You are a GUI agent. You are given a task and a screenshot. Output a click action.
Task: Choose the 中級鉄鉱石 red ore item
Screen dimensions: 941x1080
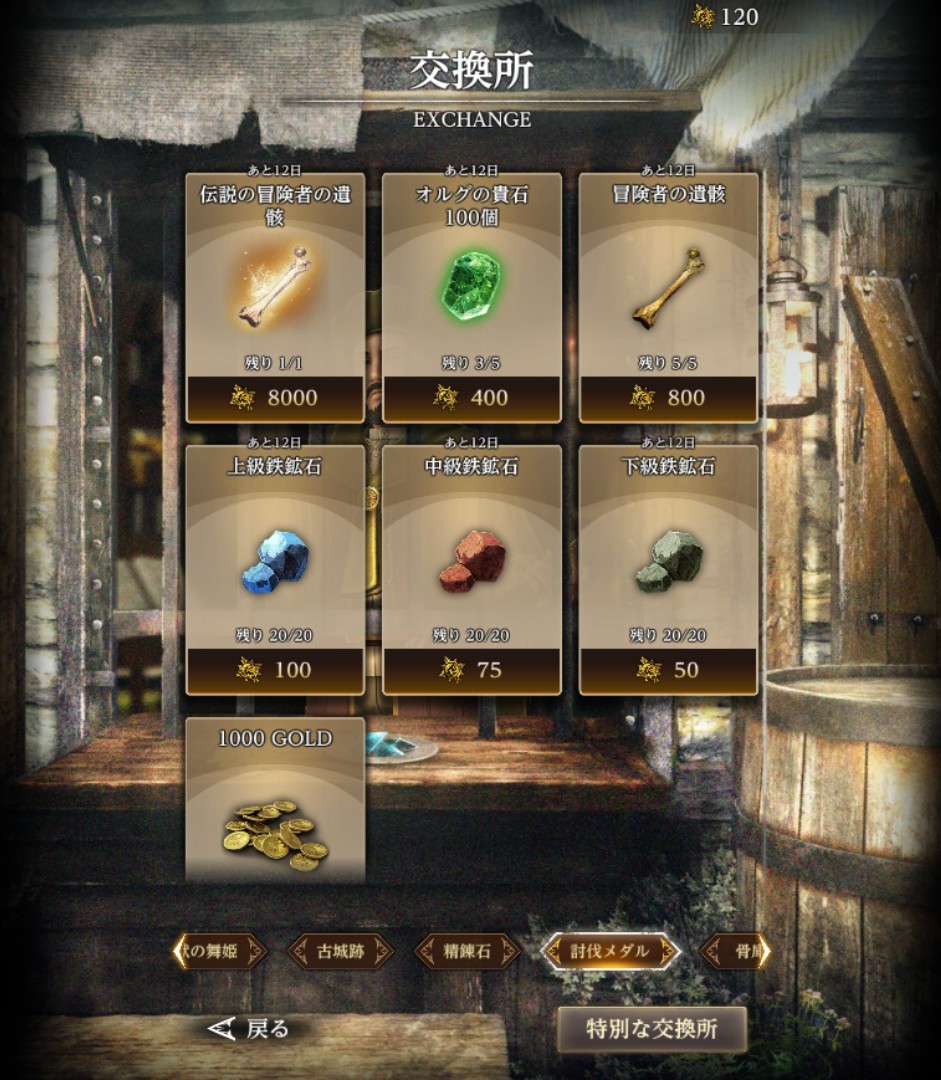471,569
